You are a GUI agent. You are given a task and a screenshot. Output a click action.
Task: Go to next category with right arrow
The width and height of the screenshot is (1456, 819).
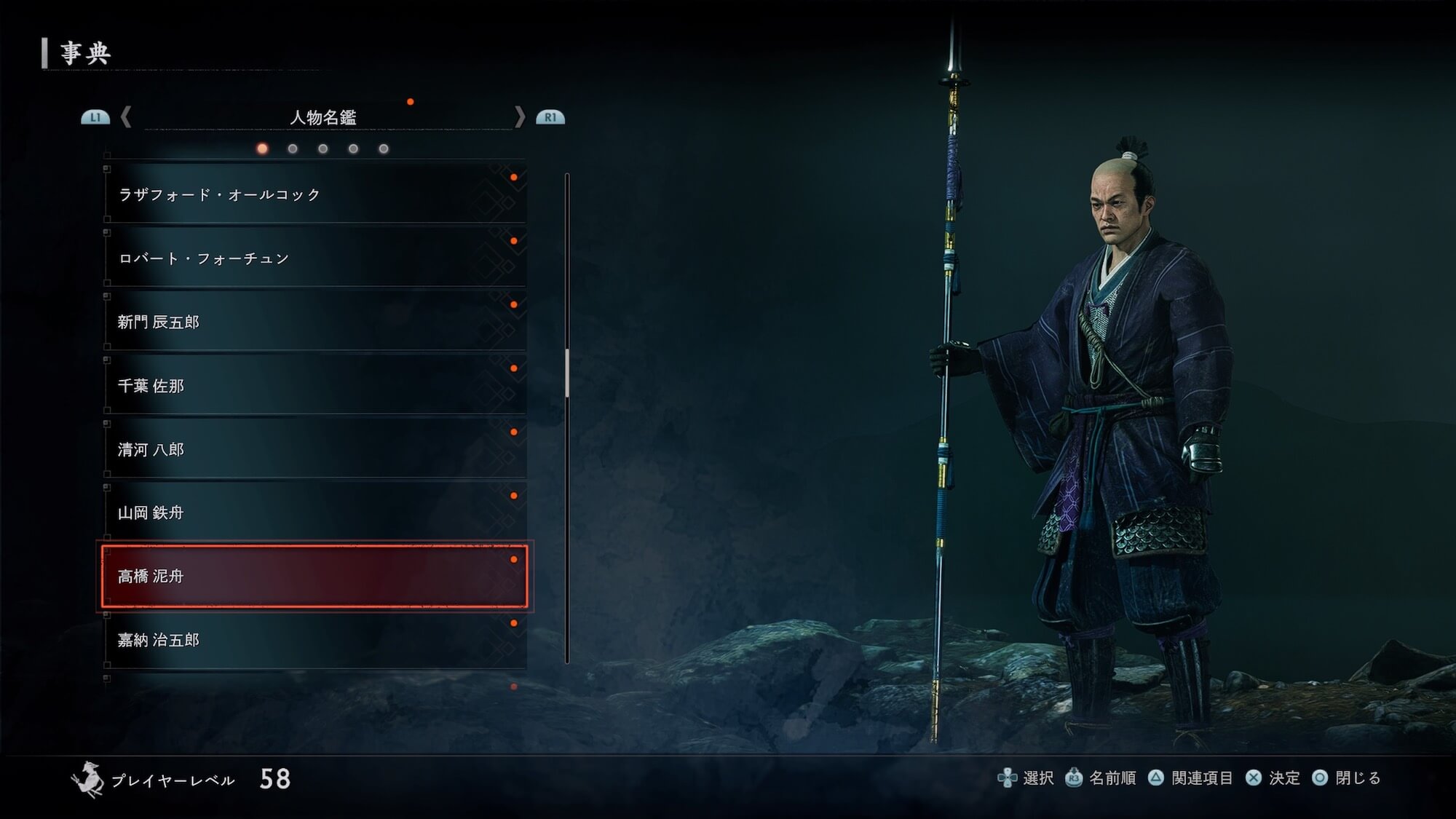(519, 116)
